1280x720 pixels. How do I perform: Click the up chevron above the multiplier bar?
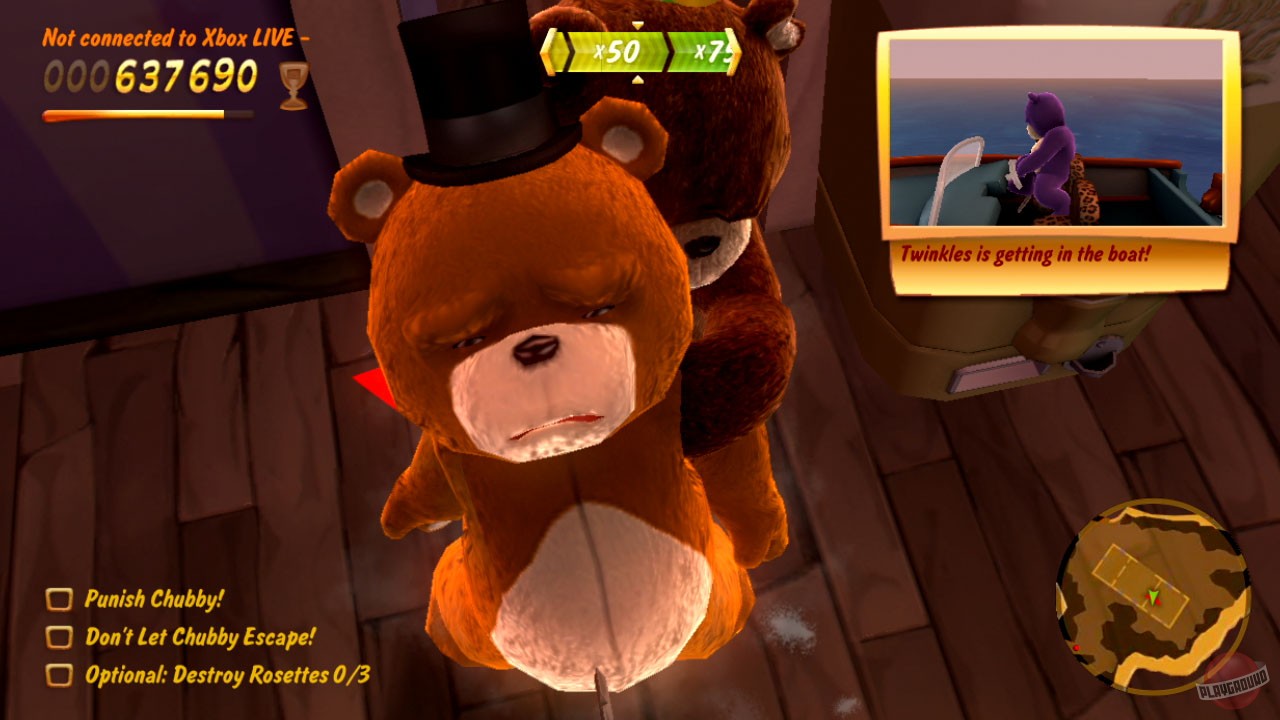(x=637, y=26)
